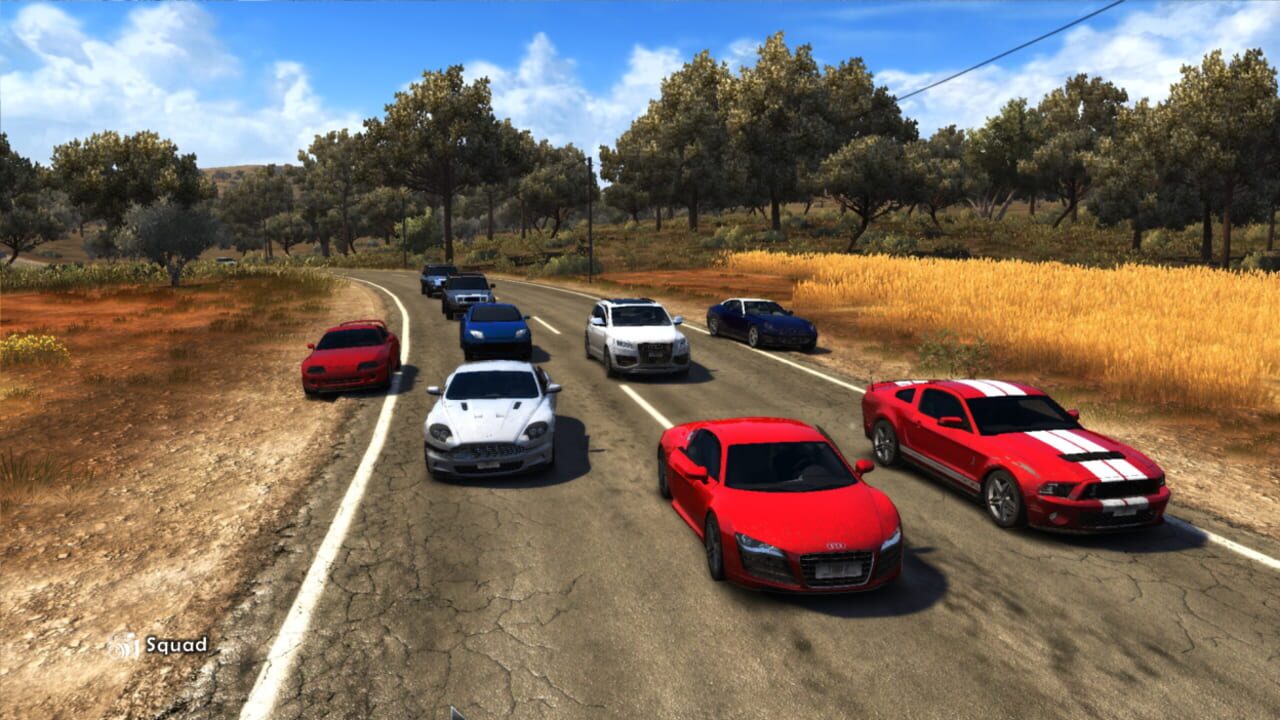
Task: Click the blue coupe on the right
Action: pyautogui.click(x=760, y=320)
